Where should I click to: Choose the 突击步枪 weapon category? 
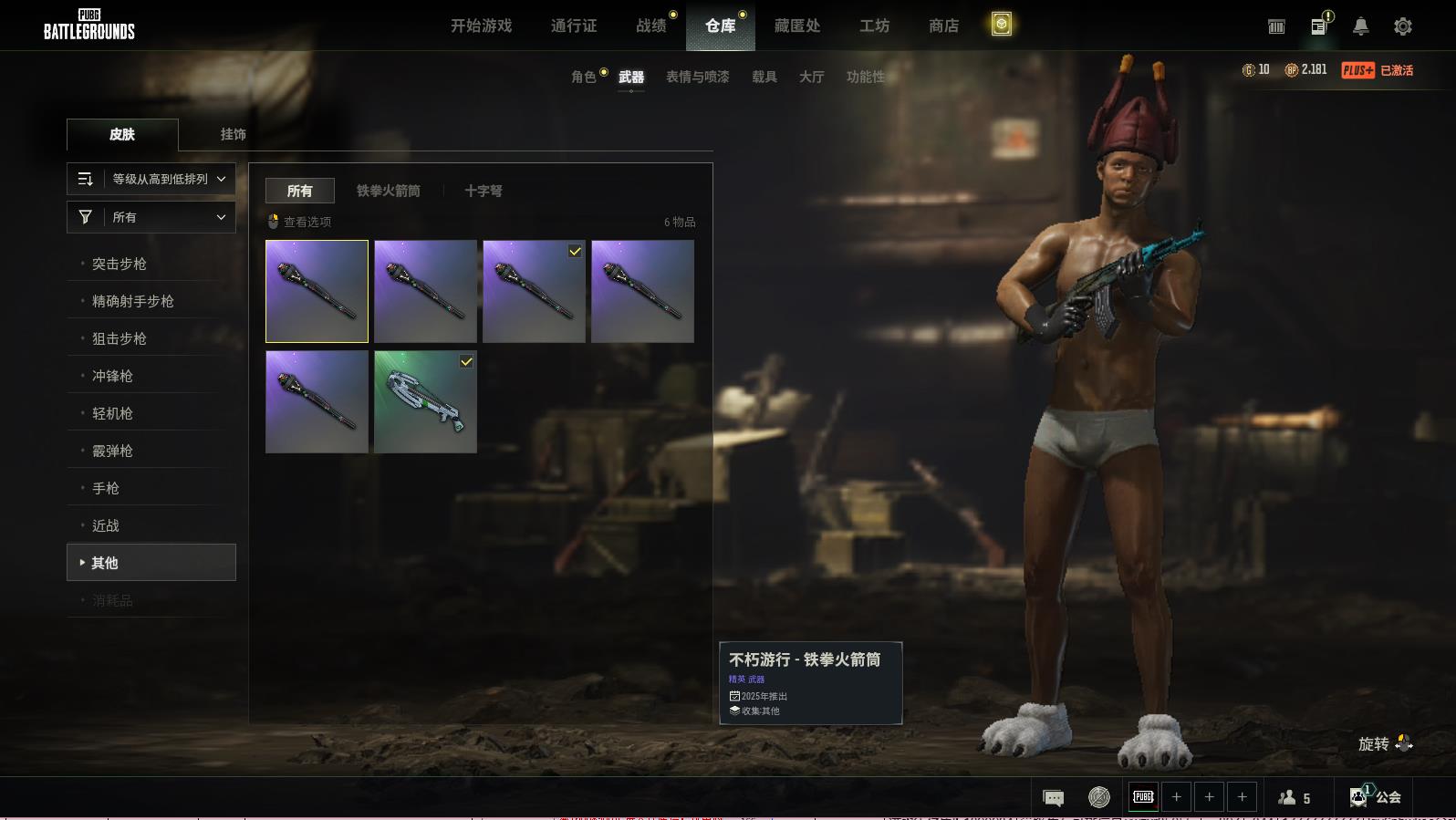coord(120,264)
